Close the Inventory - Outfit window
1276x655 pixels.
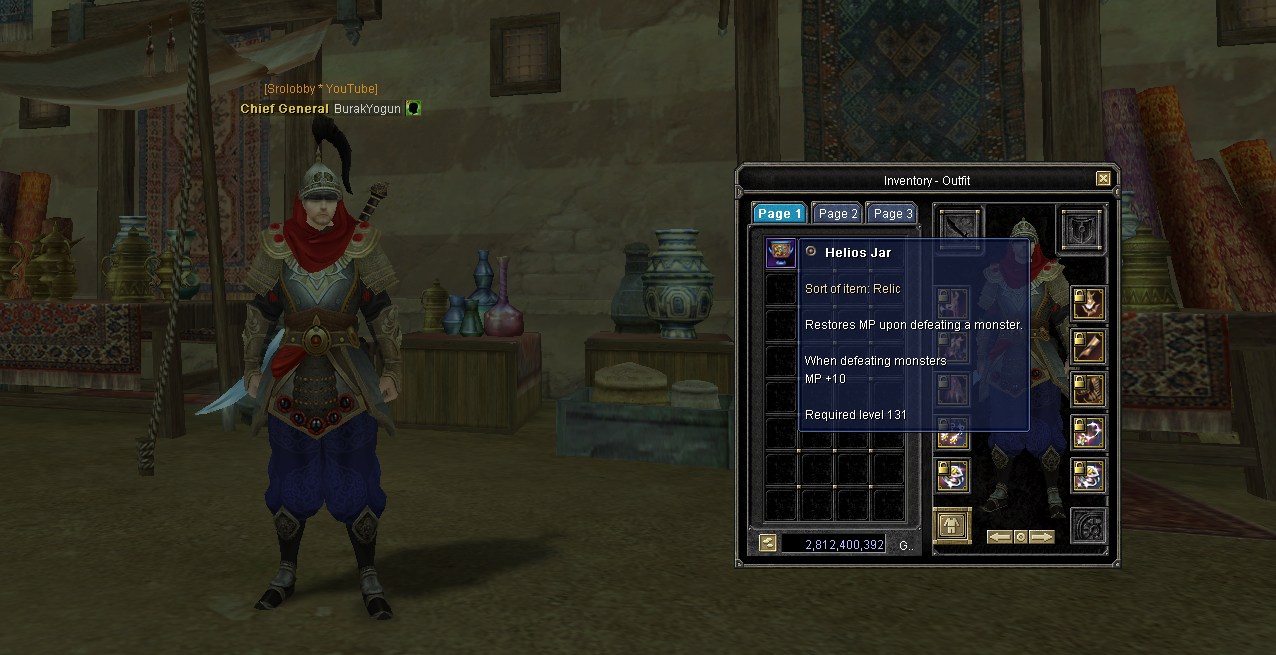pos(1103,179)
